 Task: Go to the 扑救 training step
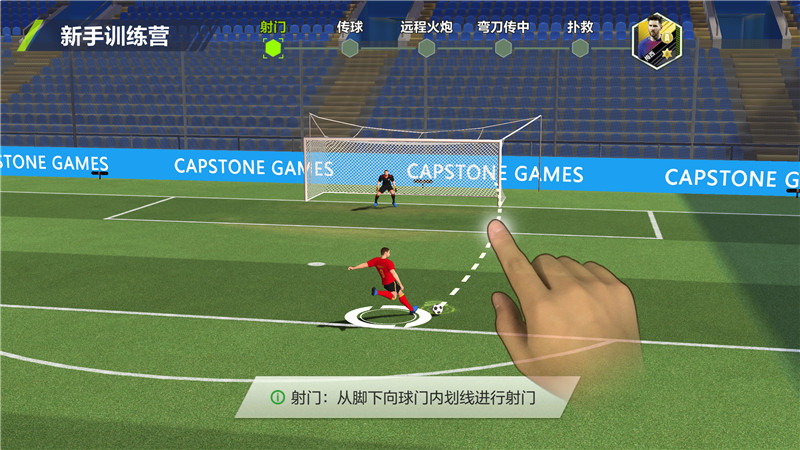(x=580, y=46)
